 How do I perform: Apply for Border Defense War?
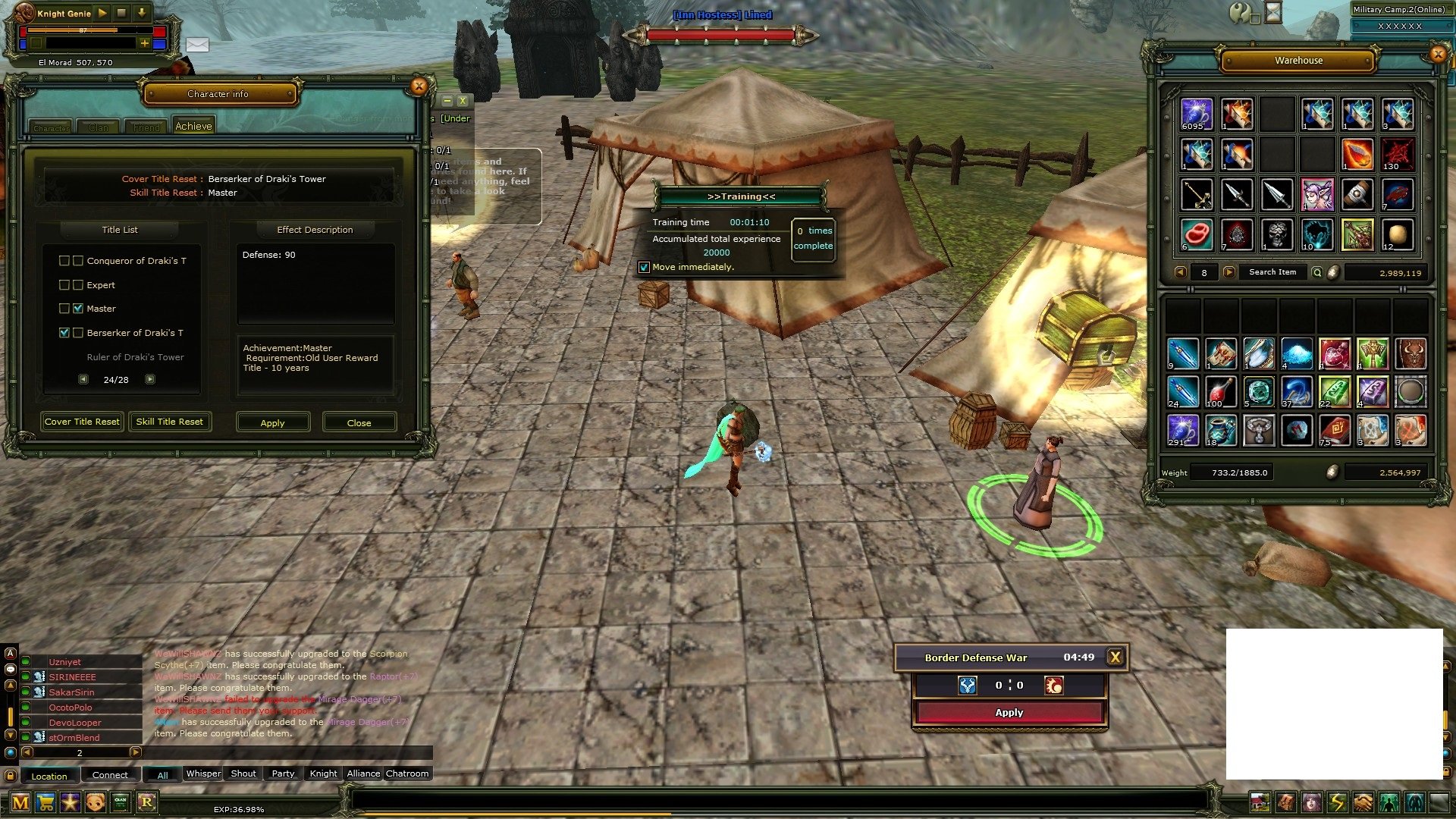coord(1009,712)
